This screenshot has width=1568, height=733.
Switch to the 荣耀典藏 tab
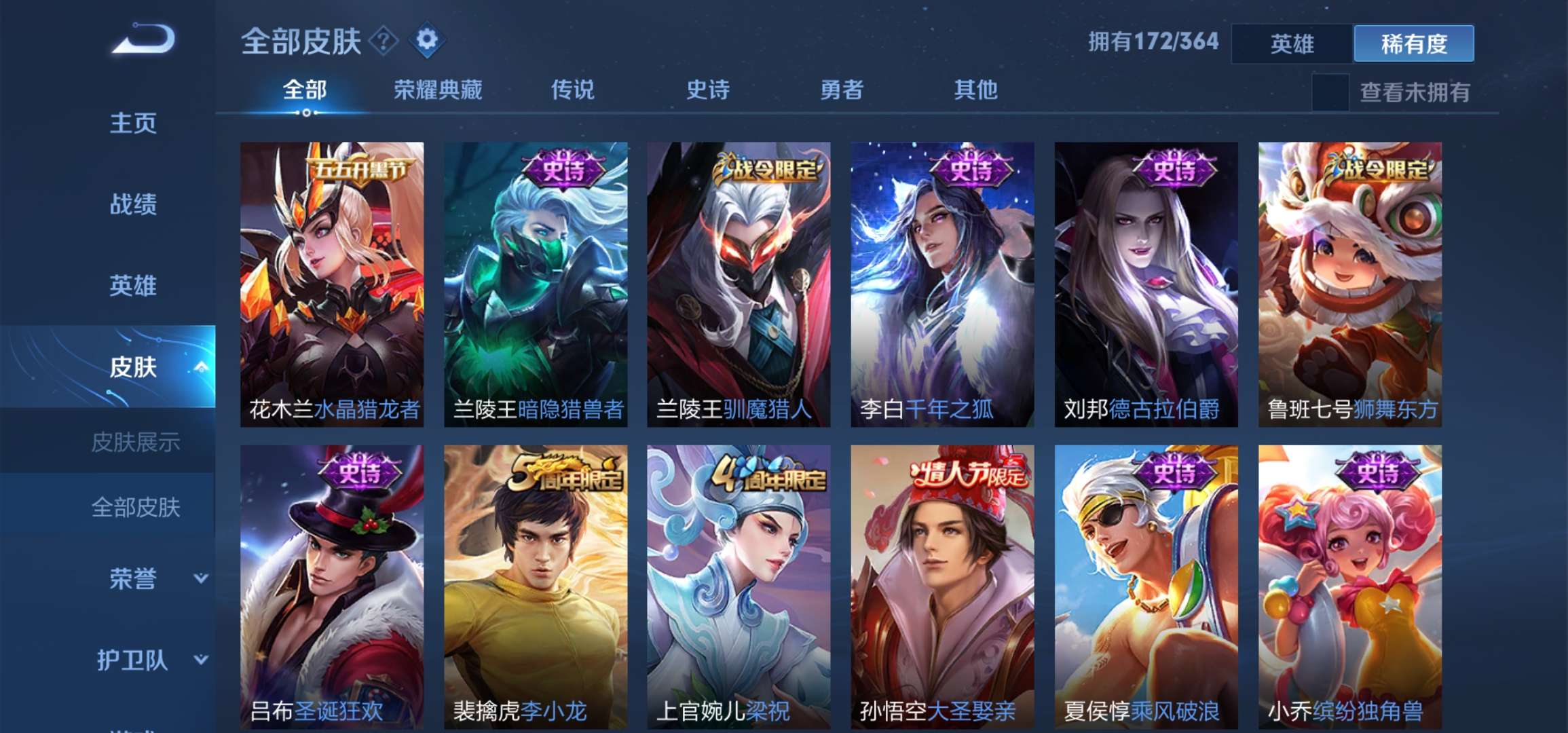coord(438,91)
